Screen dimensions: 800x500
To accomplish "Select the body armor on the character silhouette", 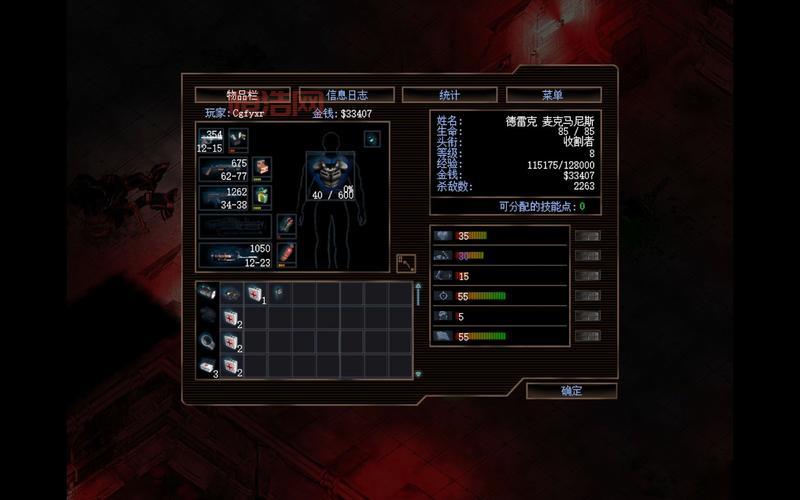I will [x=330, y=172].
